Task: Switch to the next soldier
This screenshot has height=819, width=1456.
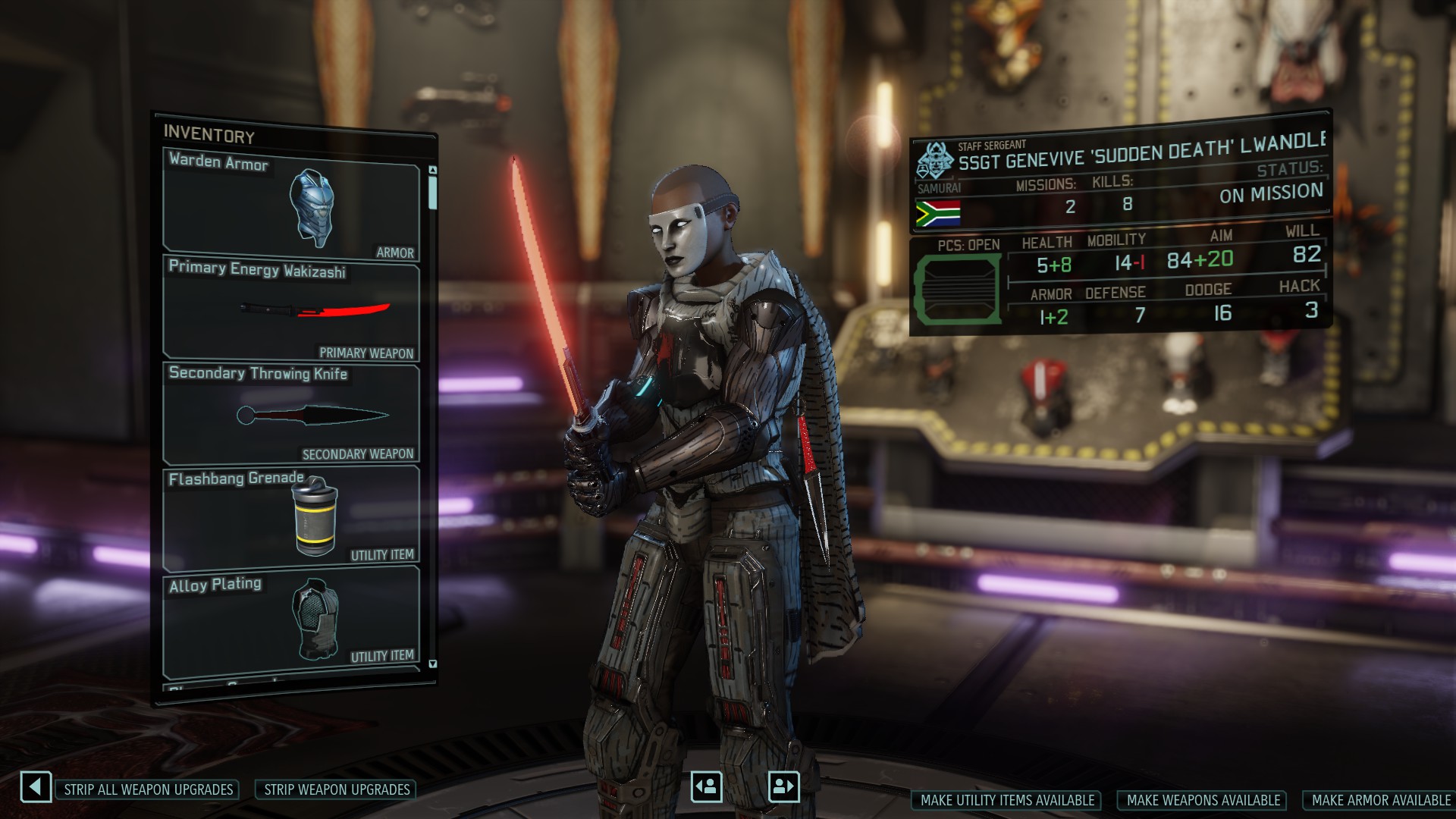Action: click(783, 786)
